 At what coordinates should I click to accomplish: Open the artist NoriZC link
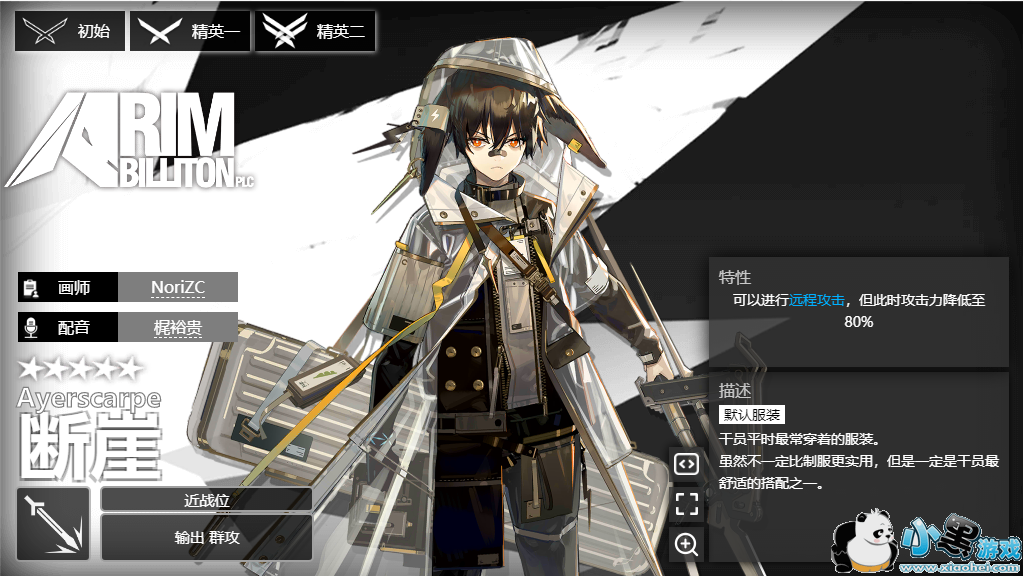coord(178,287)
